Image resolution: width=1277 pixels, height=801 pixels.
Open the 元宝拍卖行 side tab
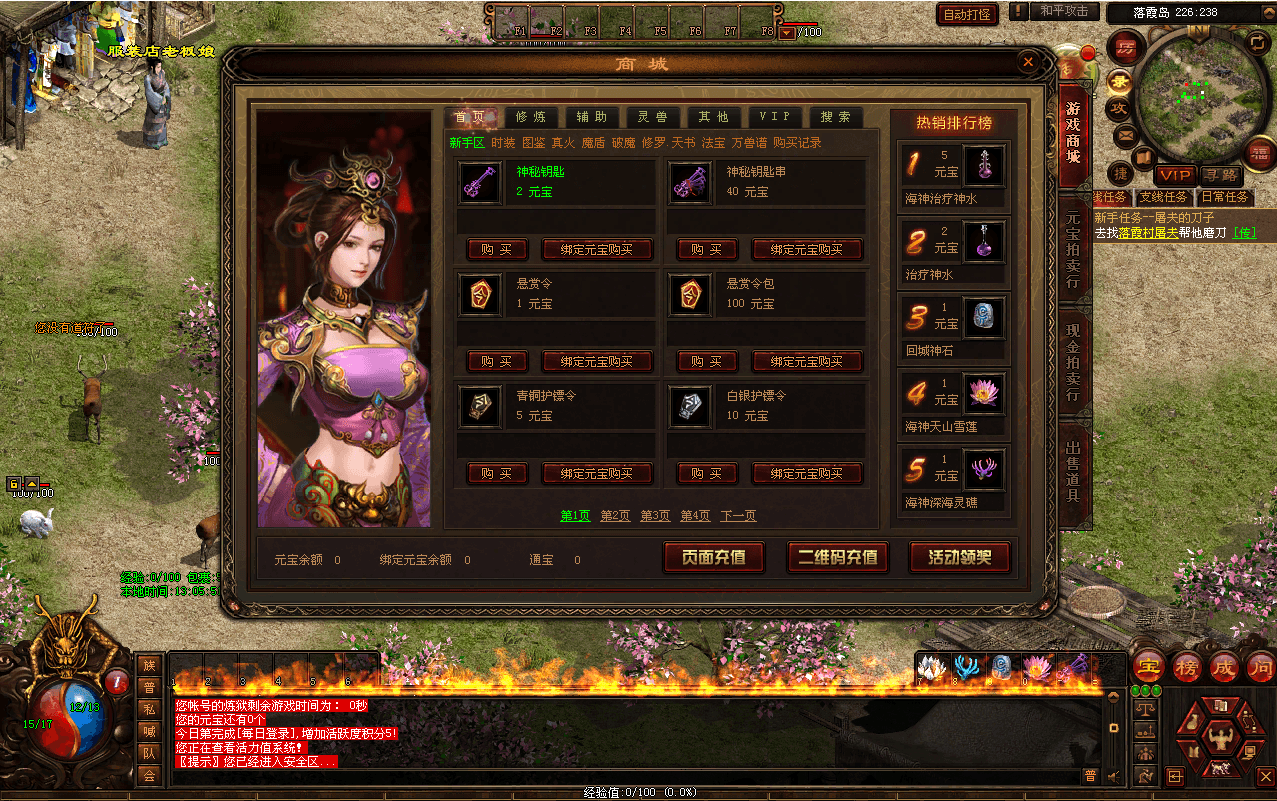point(1073,250)
